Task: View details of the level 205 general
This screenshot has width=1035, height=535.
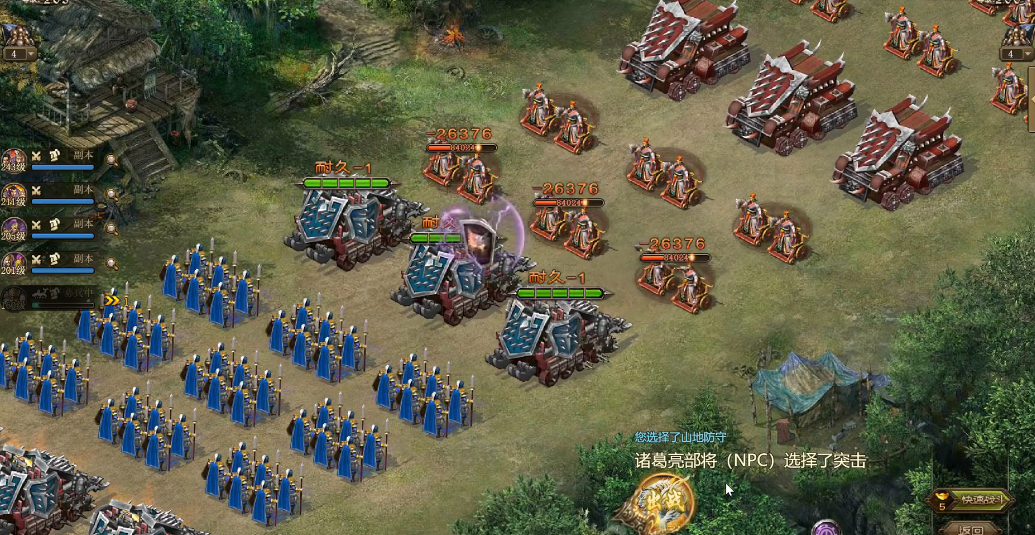Action: point(112,229)
